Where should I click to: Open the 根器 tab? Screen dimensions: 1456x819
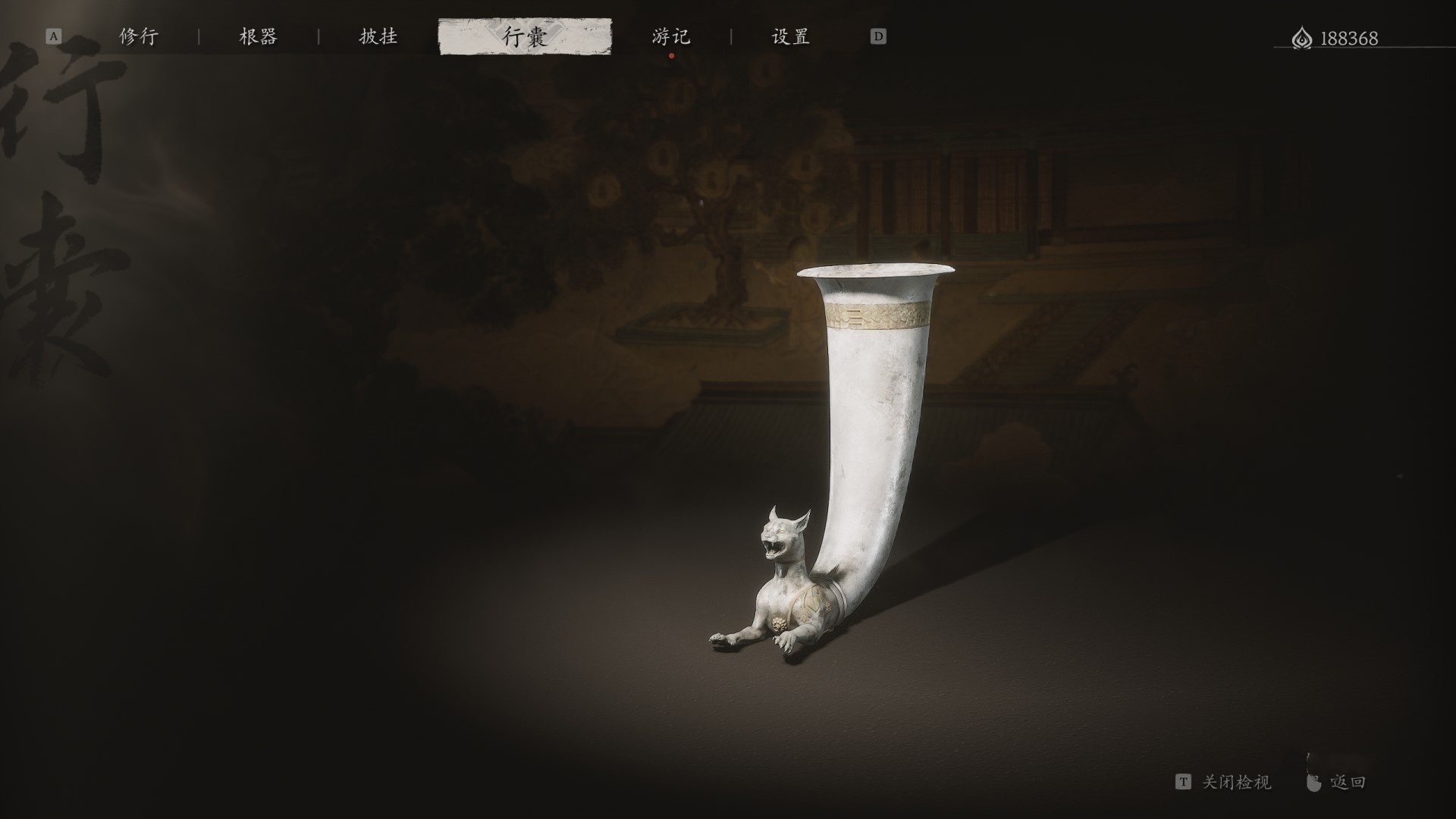pos(258,36)
